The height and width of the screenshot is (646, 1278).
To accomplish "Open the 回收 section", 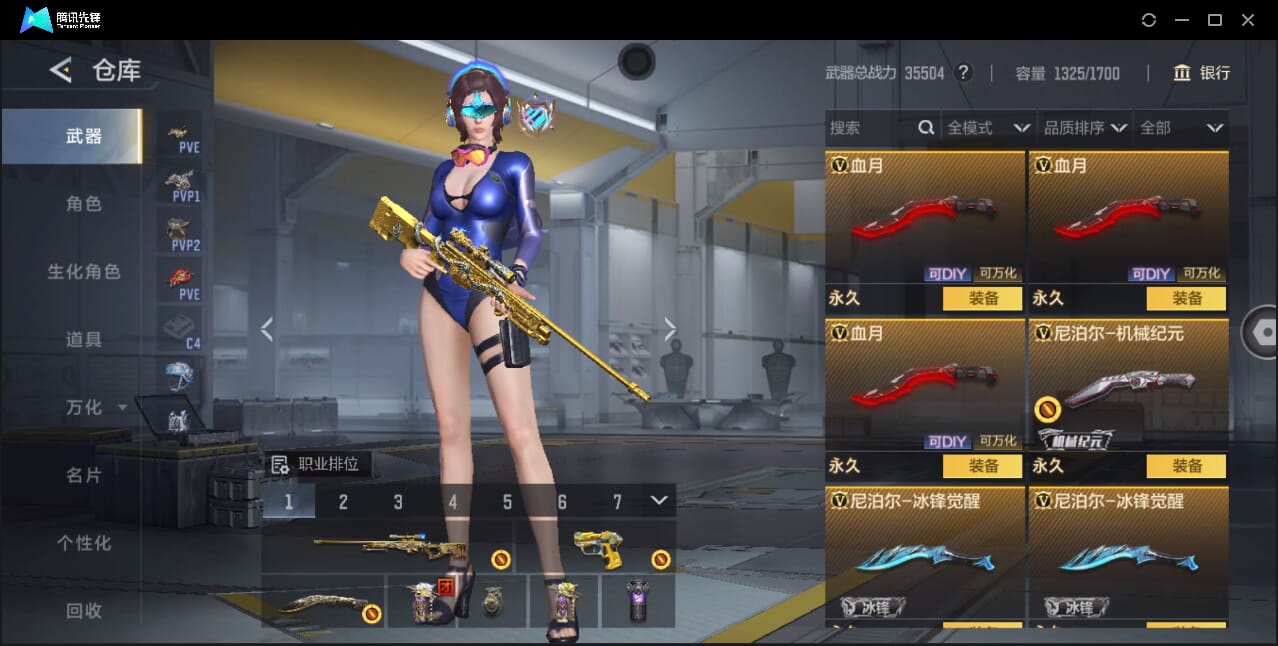I will [84, 610].
